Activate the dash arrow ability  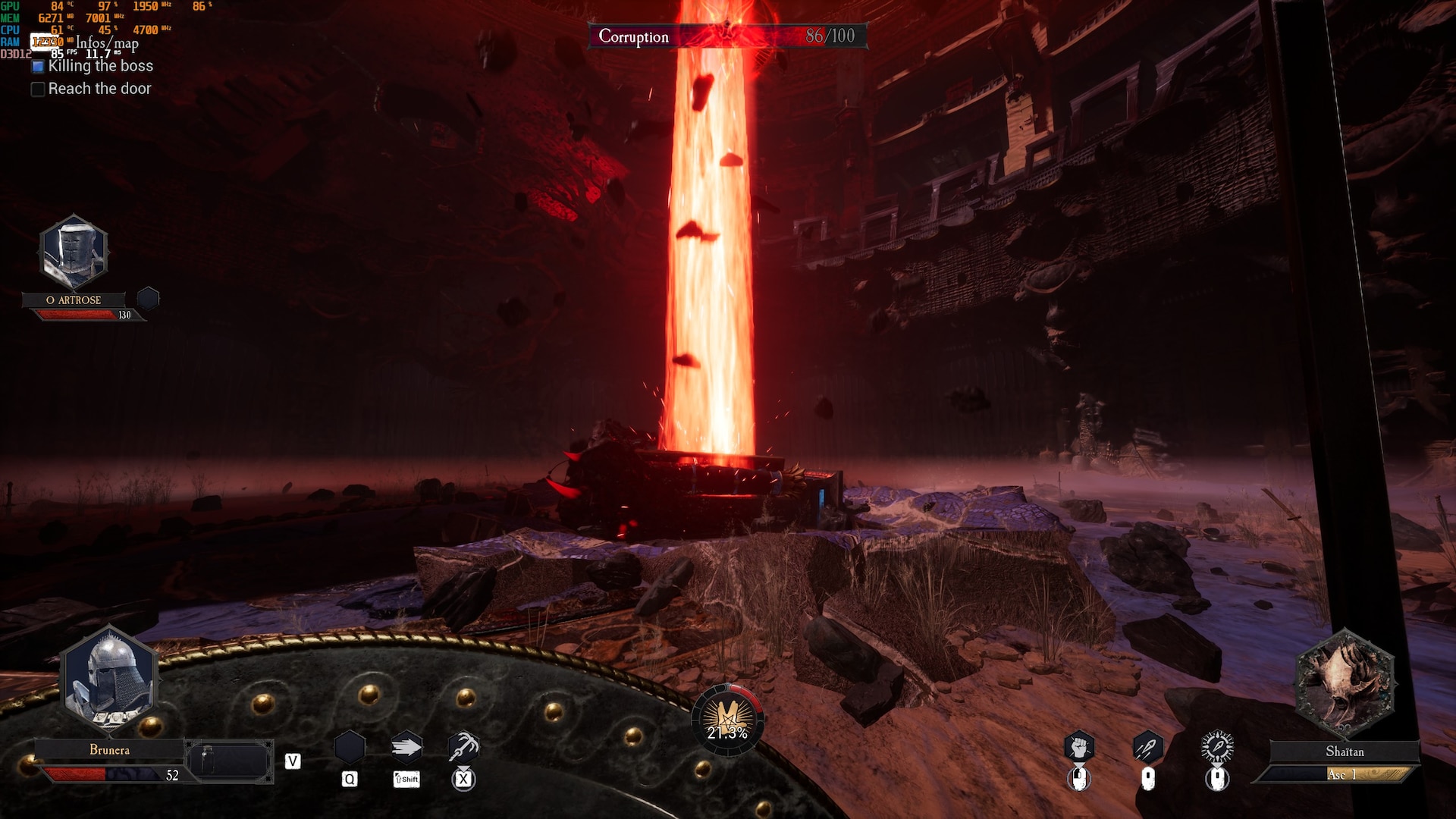(x=406, y=748)
